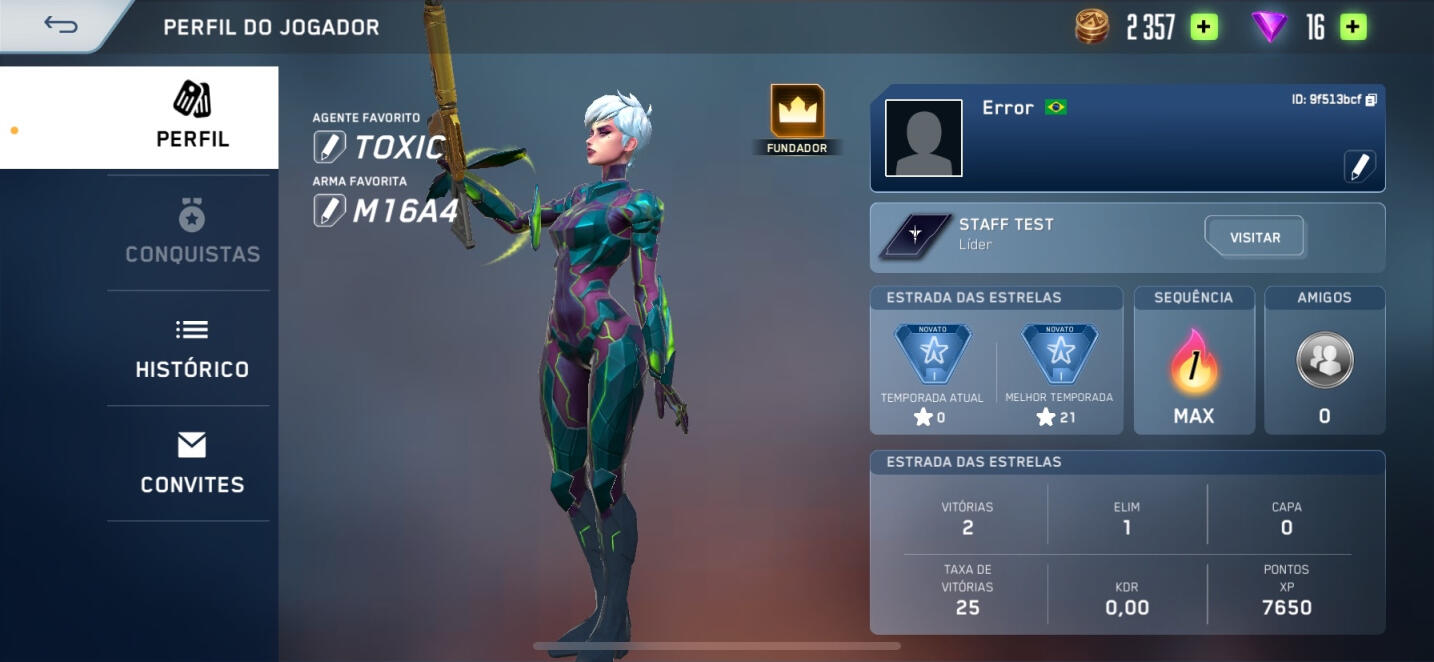View the best season rank badge

(x=1059, y=354)
